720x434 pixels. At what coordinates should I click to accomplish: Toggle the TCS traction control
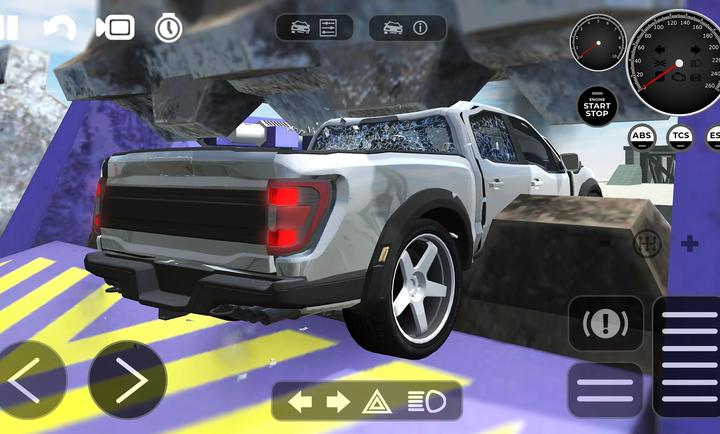(x=681, y=136)
